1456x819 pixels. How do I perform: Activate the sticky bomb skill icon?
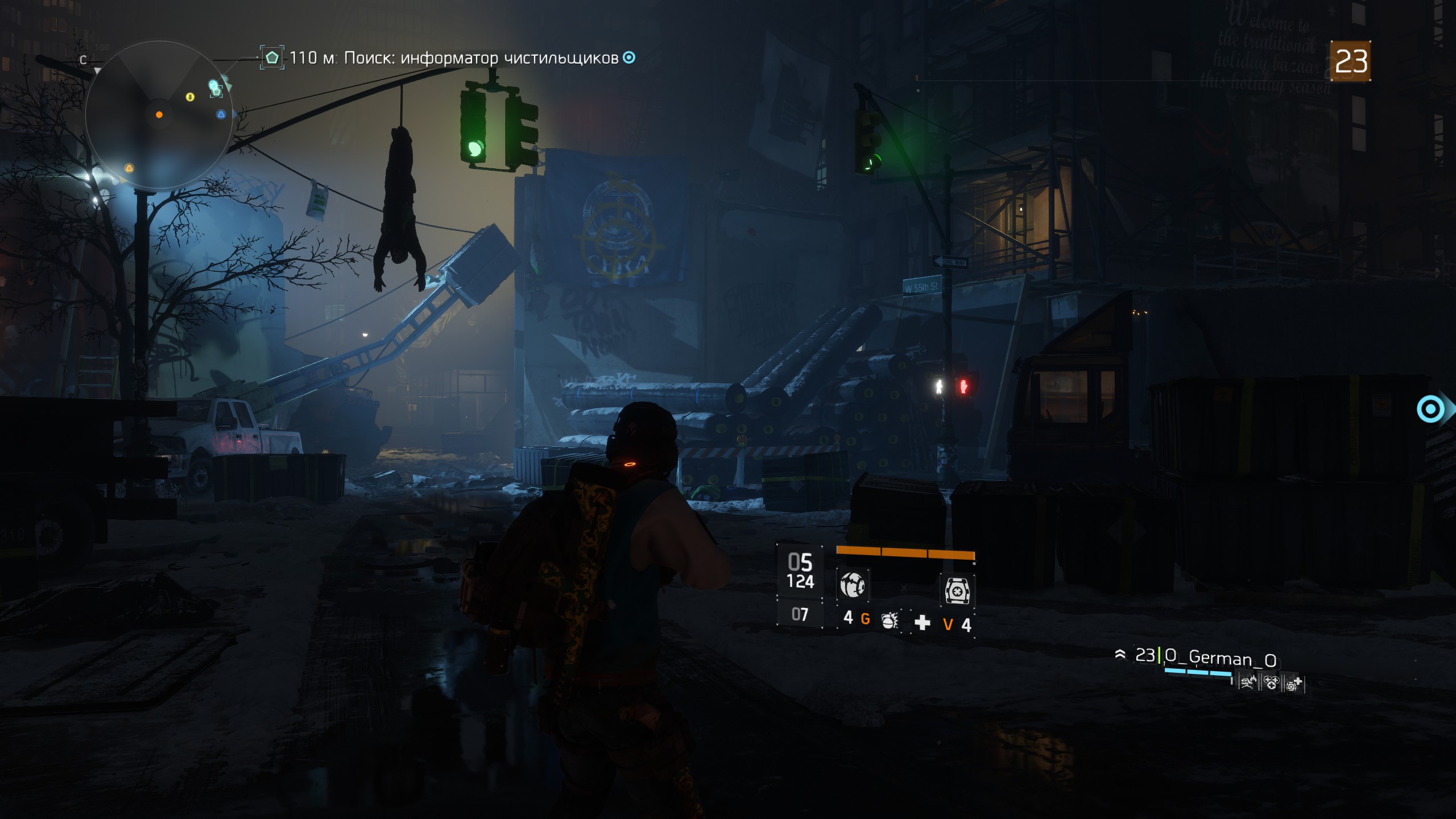point(852,585)
